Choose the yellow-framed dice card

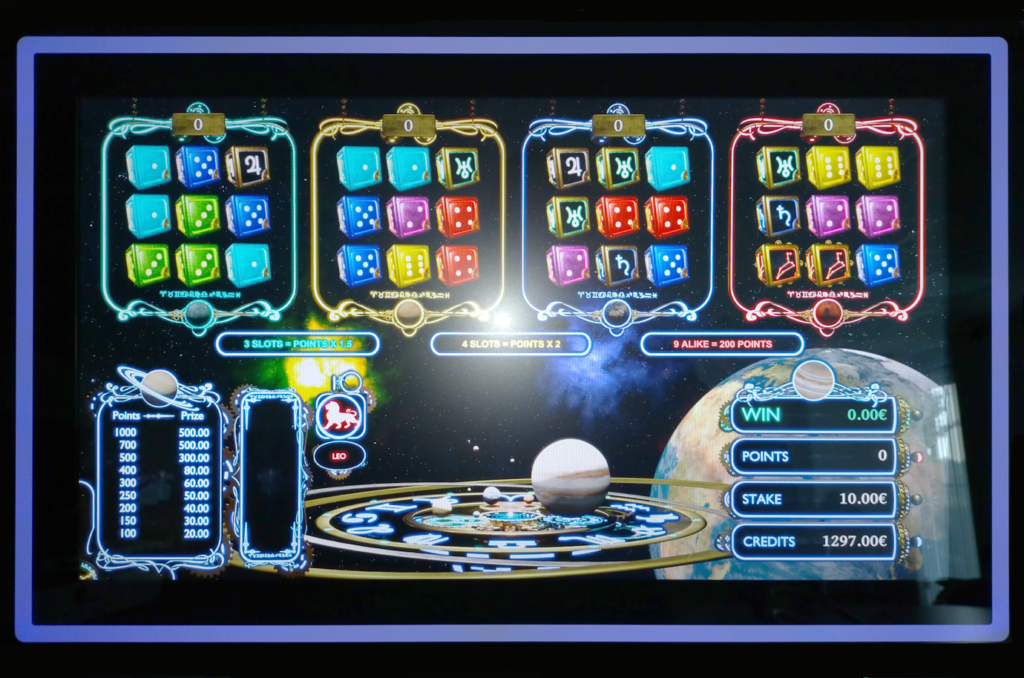click(408, 216)
